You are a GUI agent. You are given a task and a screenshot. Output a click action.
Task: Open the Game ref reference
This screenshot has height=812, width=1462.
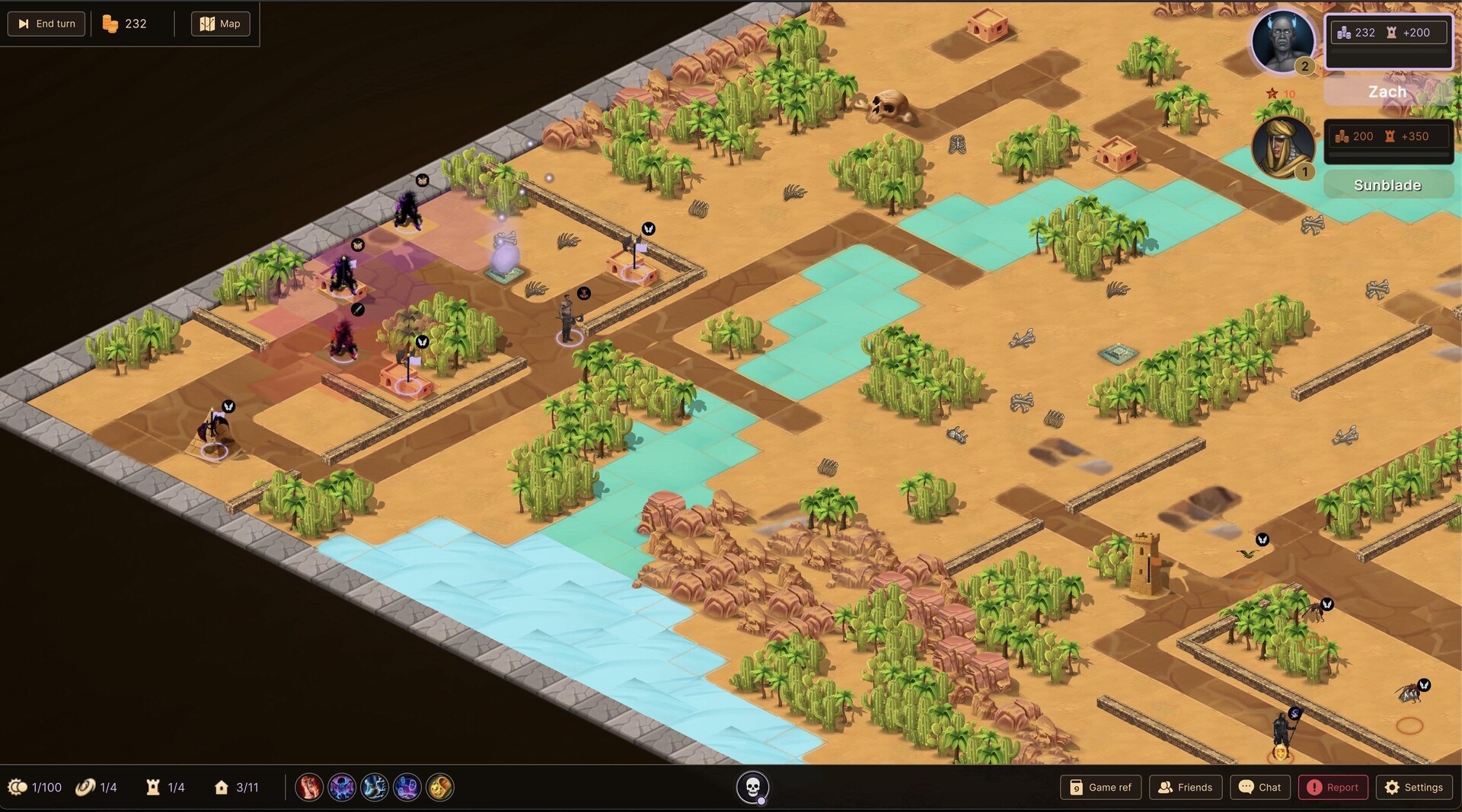pos(1100,788)
